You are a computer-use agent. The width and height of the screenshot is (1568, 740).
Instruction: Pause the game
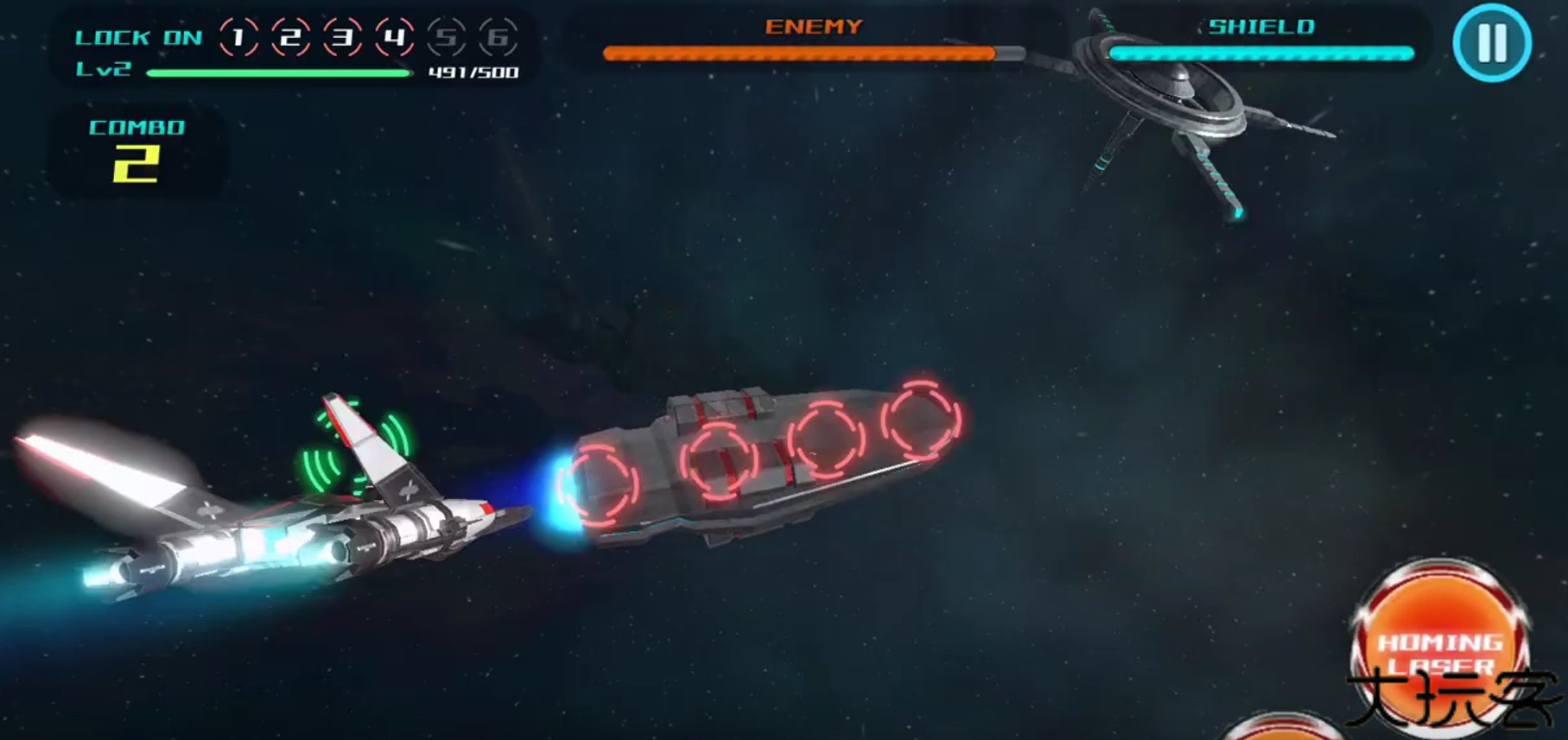1491,42
